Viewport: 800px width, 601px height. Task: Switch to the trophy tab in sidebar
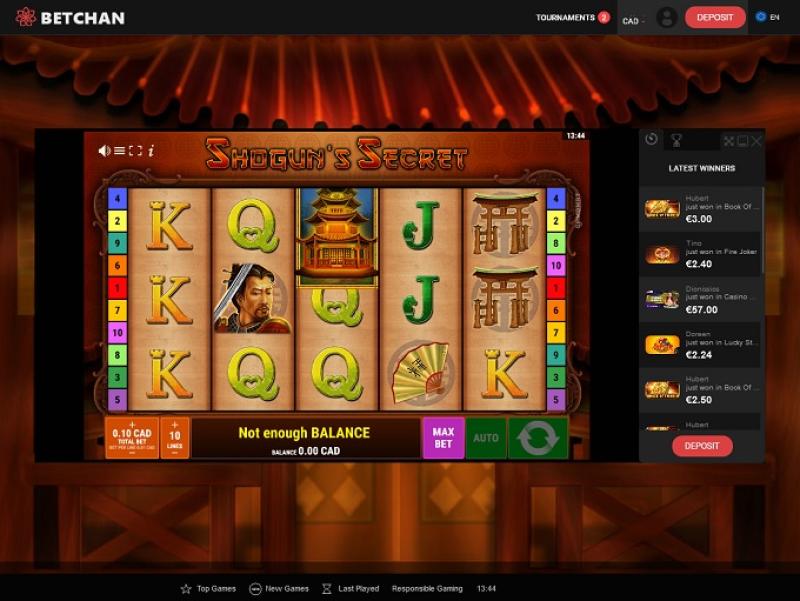tap(676, 141)
